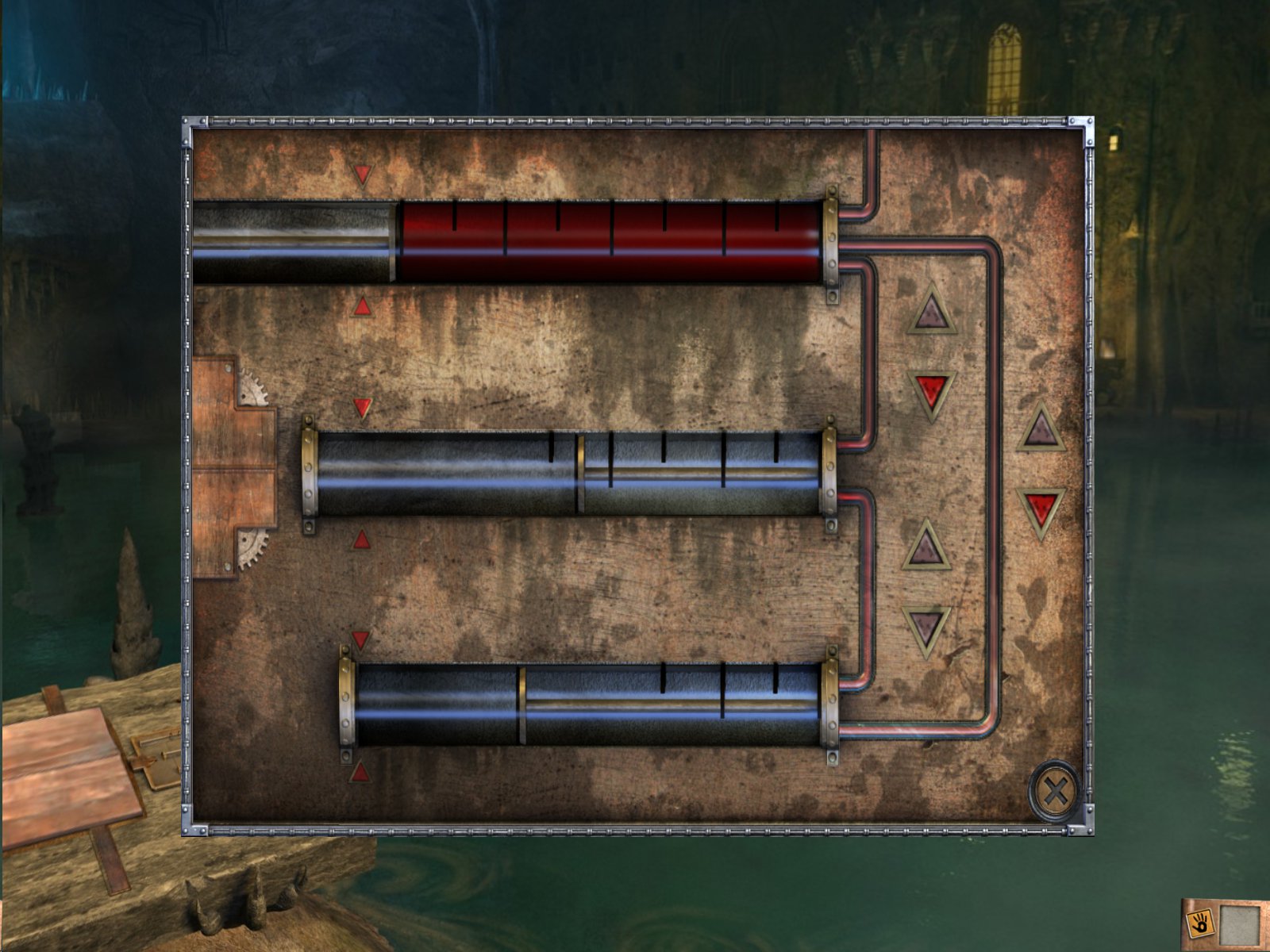Click the red down triangle linking top and middle cylinders
The height and width of the screenshot is (952, 1270).
(x=931, y=391)
